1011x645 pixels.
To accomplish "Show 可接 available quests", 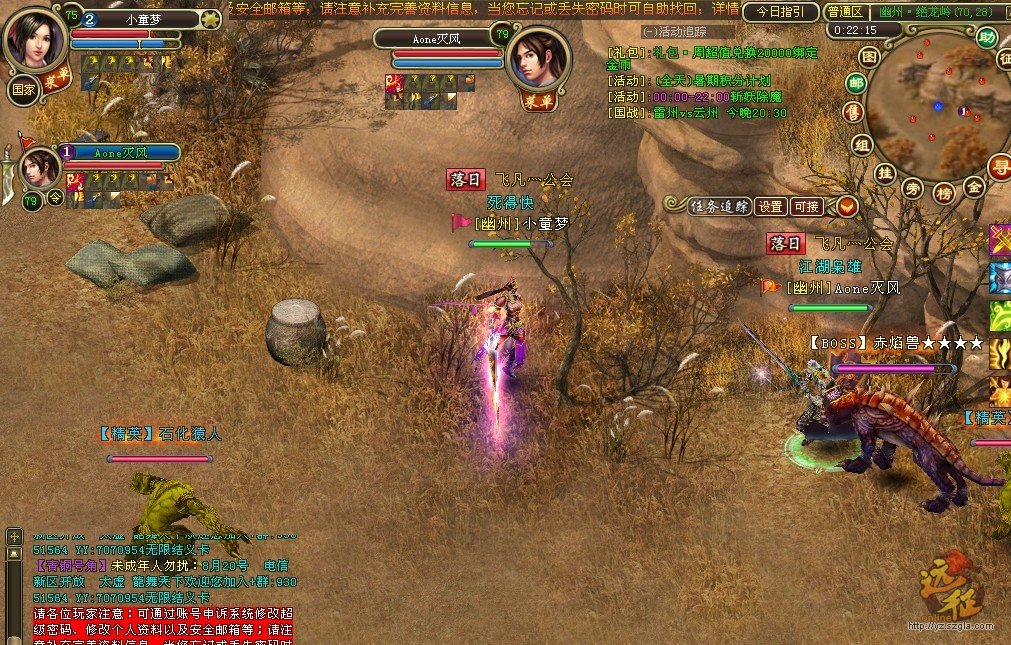I will (806, 207).
